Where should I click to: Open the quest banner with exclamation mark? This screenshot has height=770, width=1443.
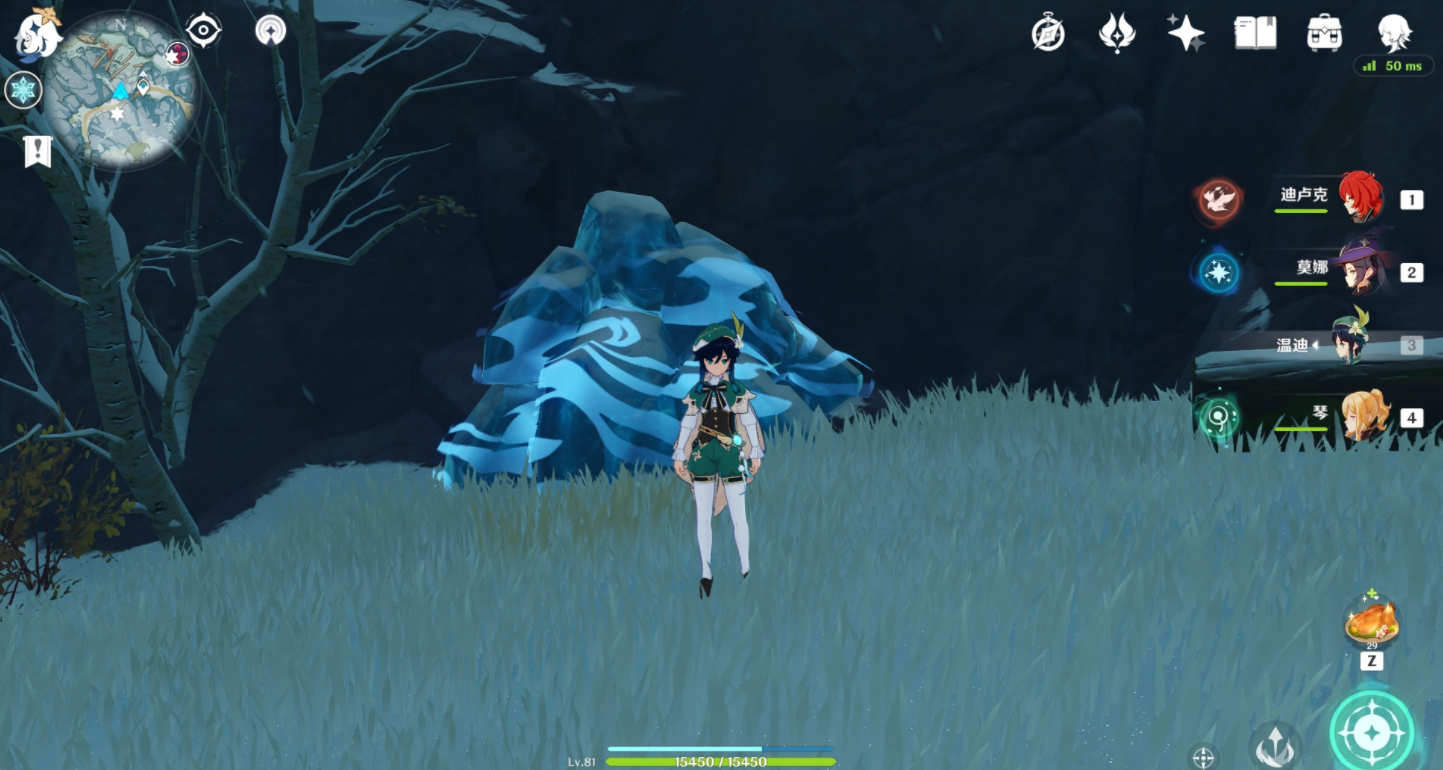(38, 152)
